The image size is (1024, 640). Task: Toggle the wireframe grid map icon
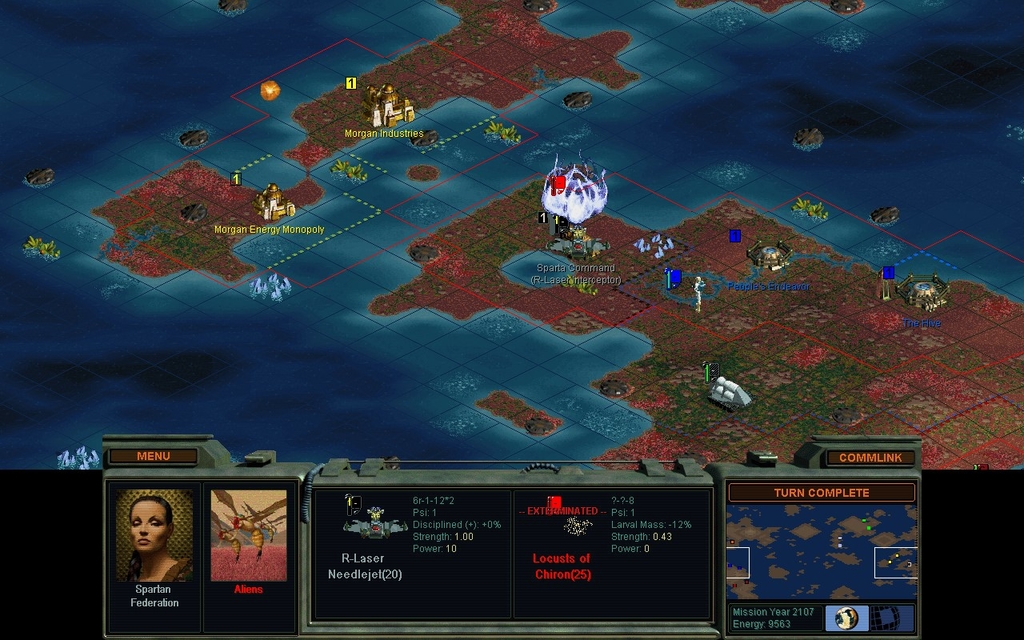point(882,618)
